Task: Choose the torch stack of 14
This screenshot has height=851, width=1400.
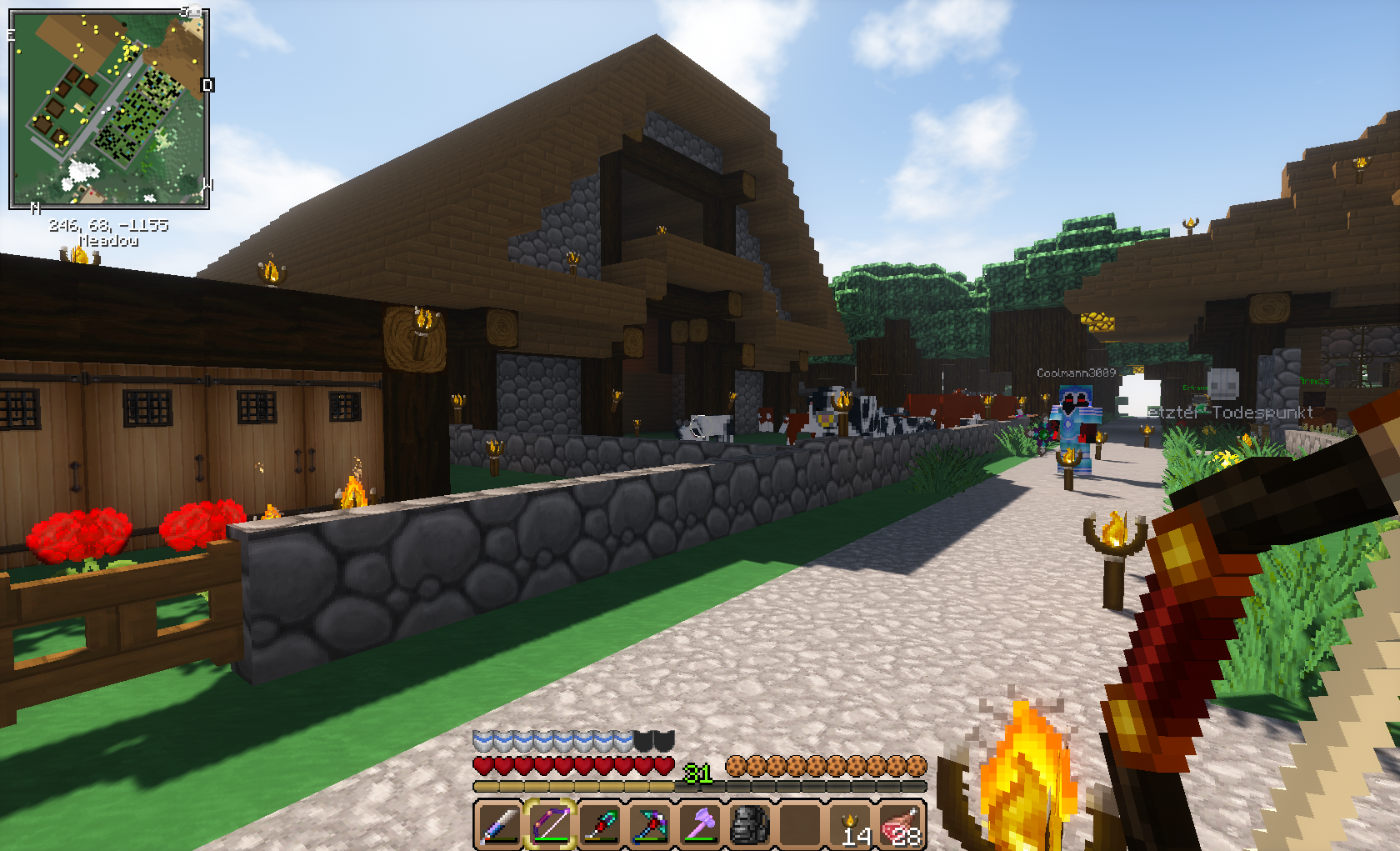Action: [851, 824]
